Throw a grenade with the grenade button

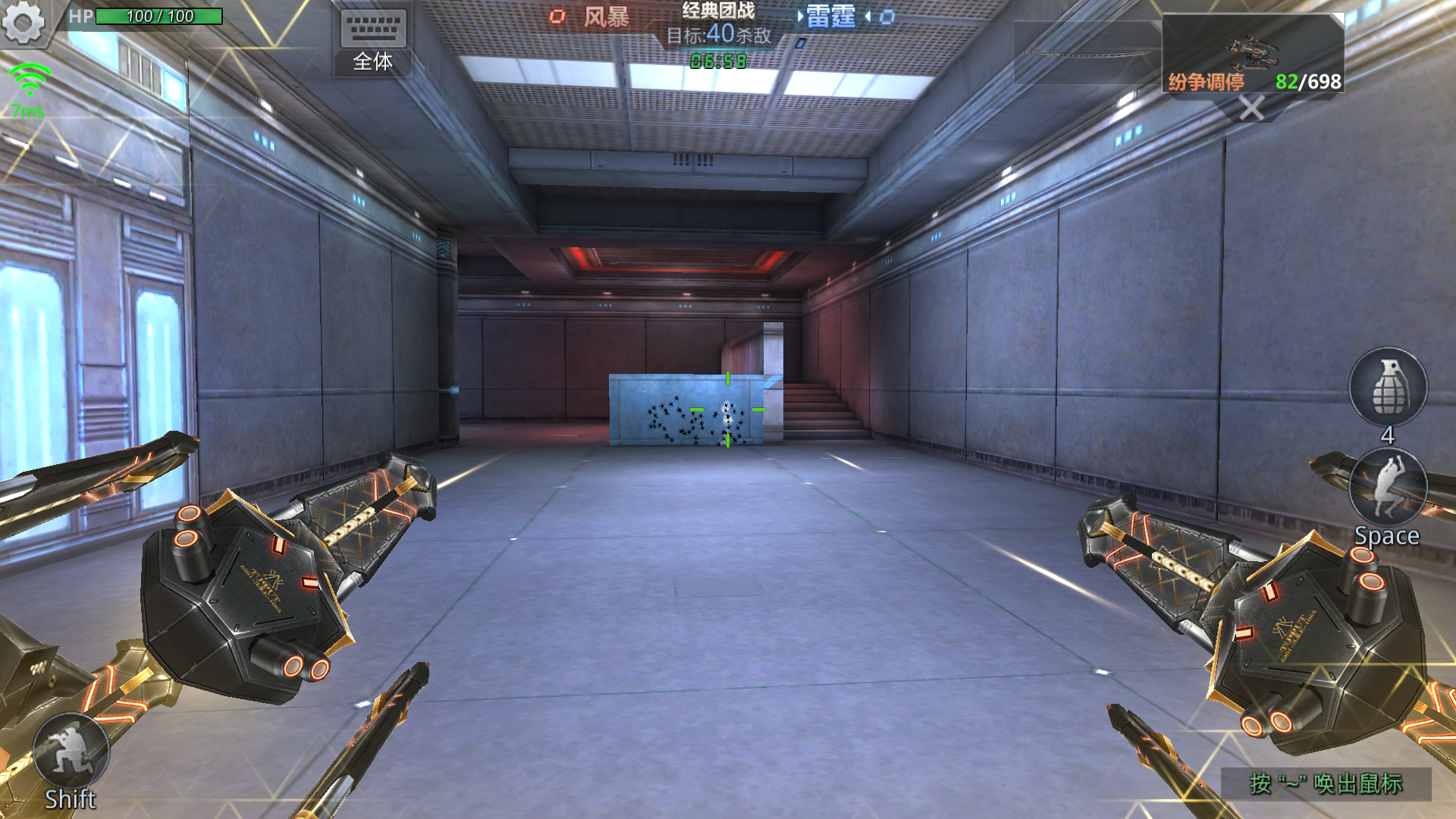1388,387
